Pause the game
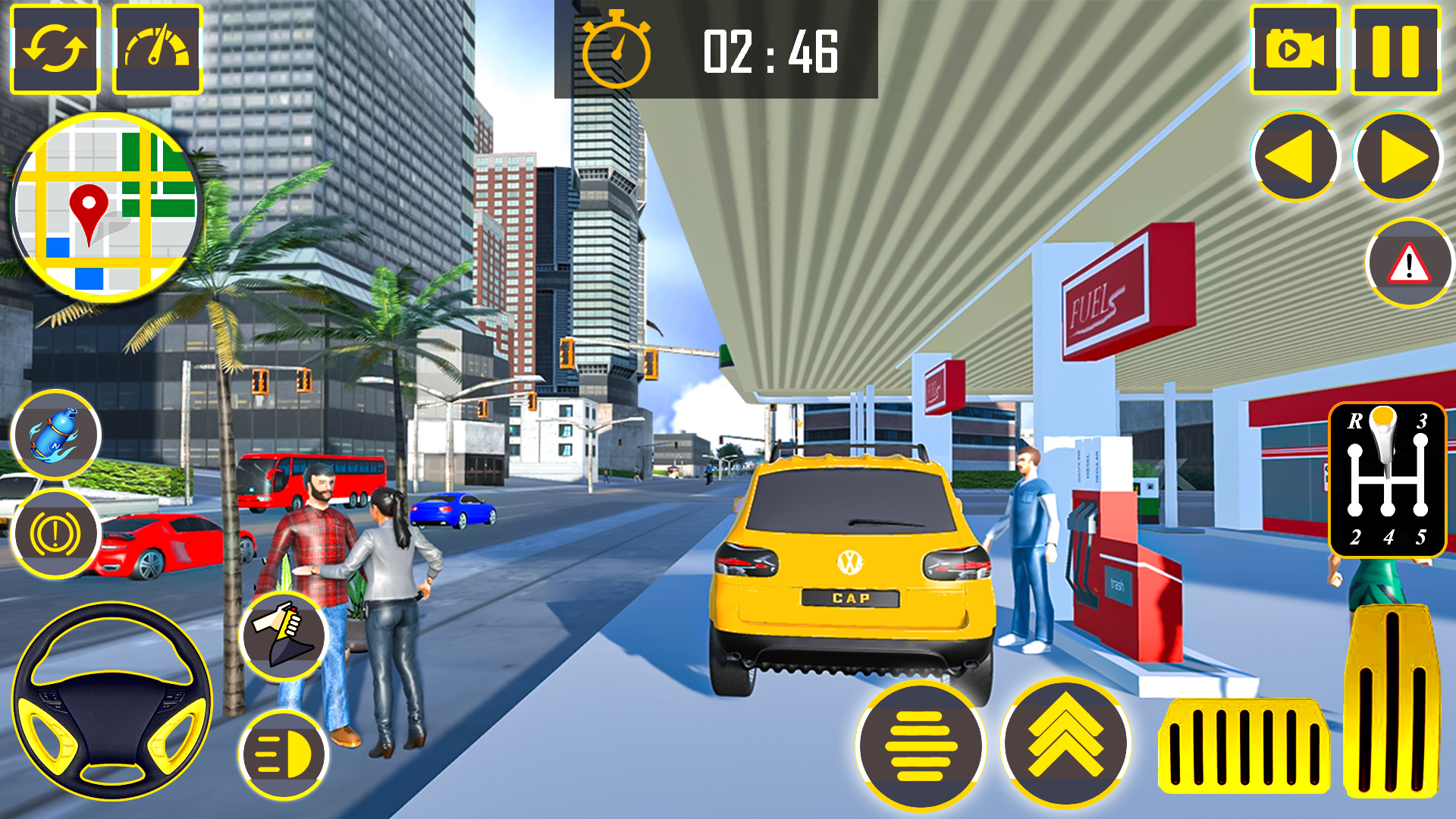 1396,50
